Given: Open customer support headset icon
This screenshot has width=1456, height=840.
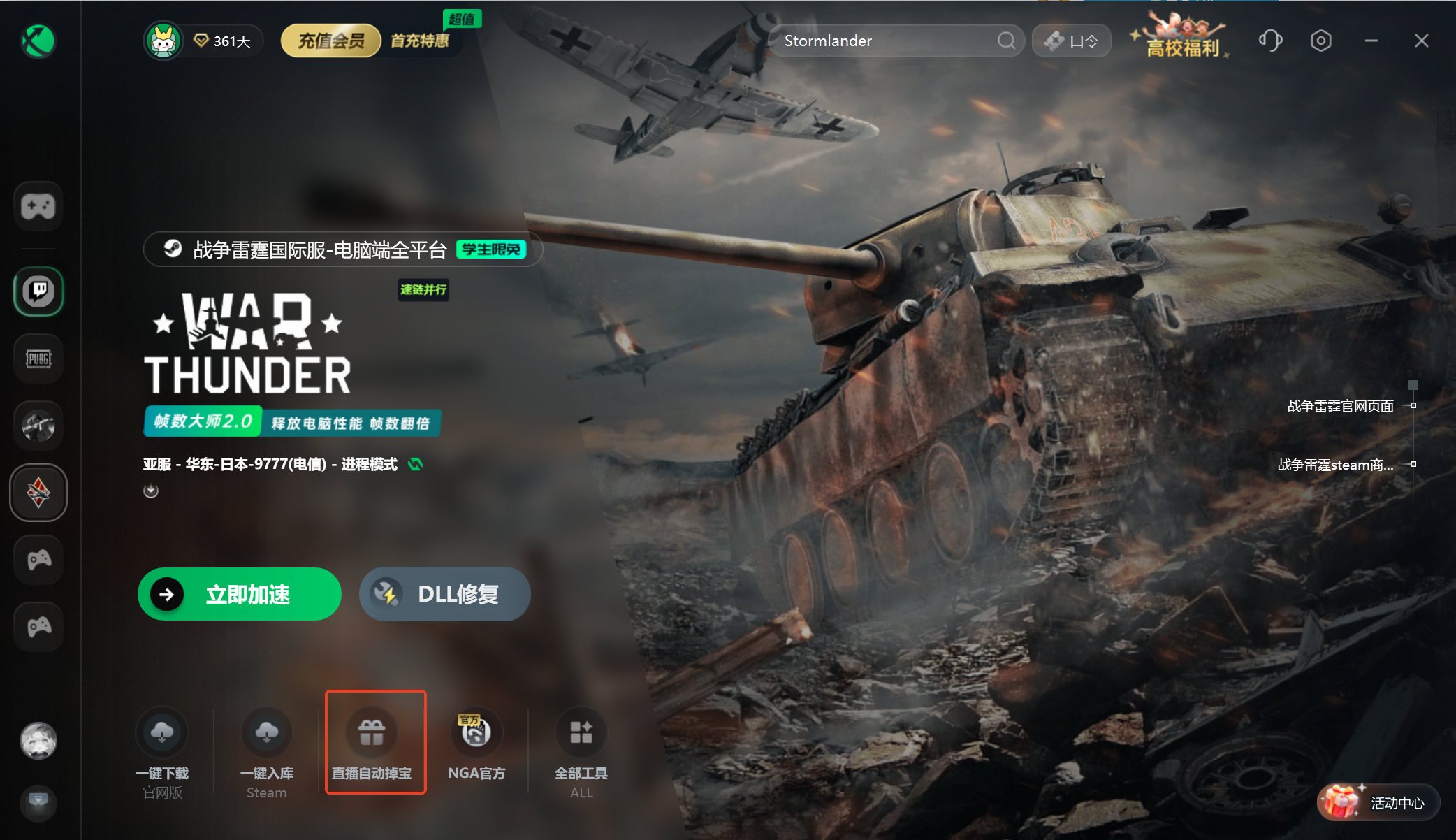Looking at the screenshot, I should tap(1270, 41).
